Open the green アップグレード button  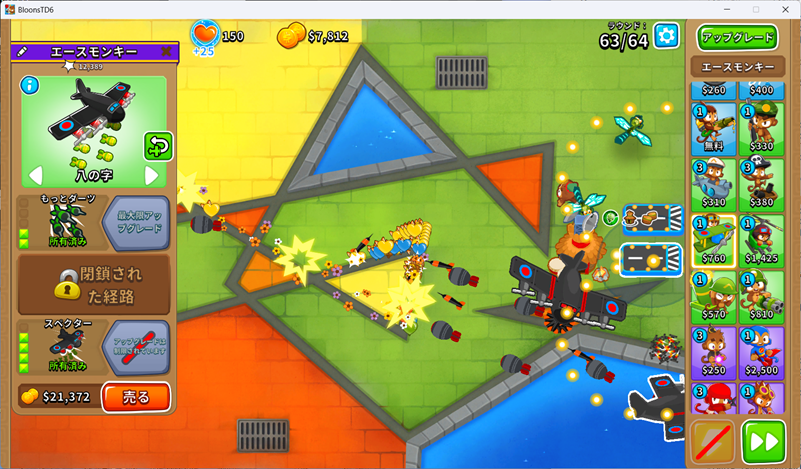tap(738, 38)
